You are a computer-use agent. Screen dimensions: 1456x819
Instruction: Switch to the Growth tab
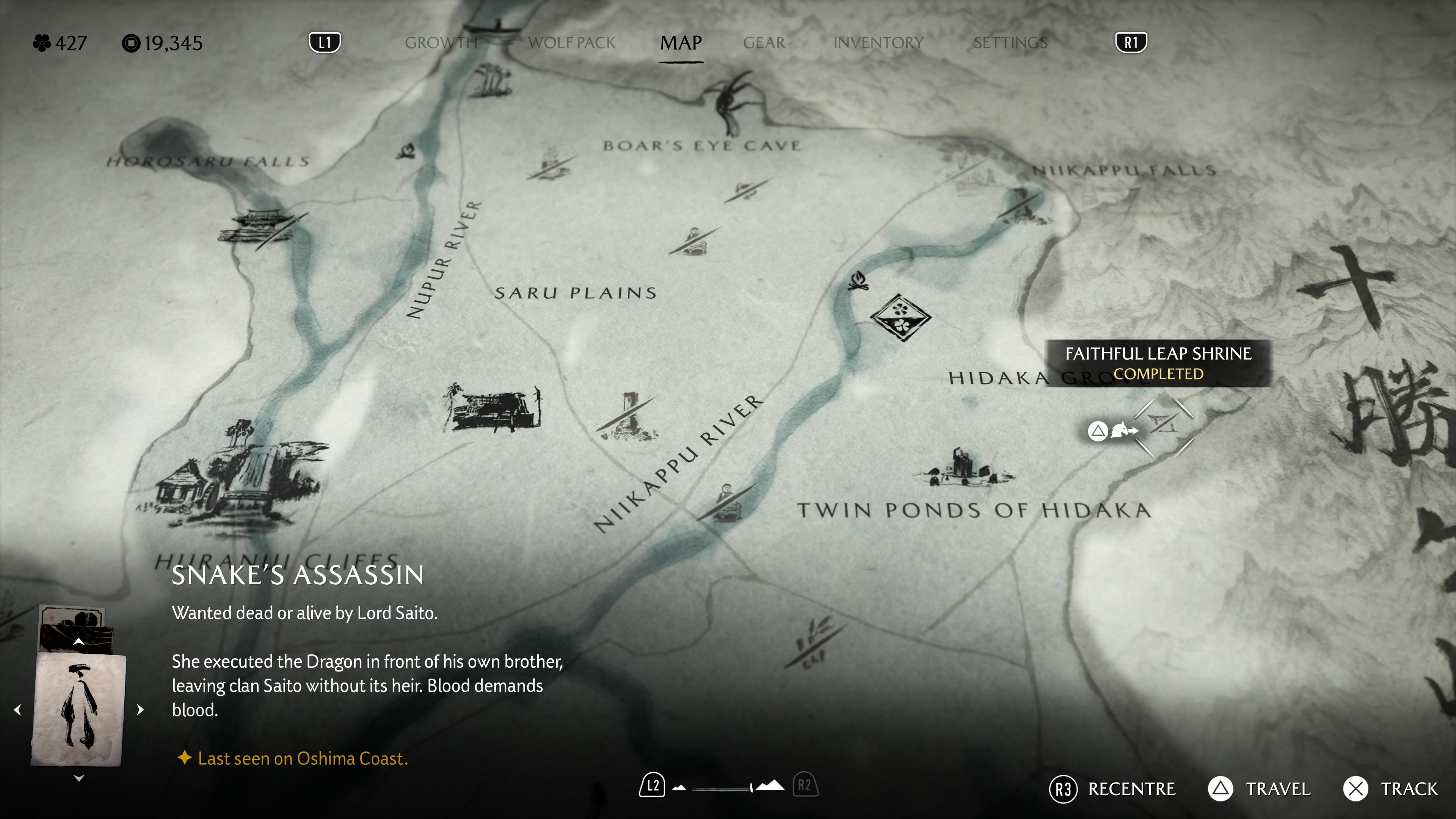tap(441, 43)
